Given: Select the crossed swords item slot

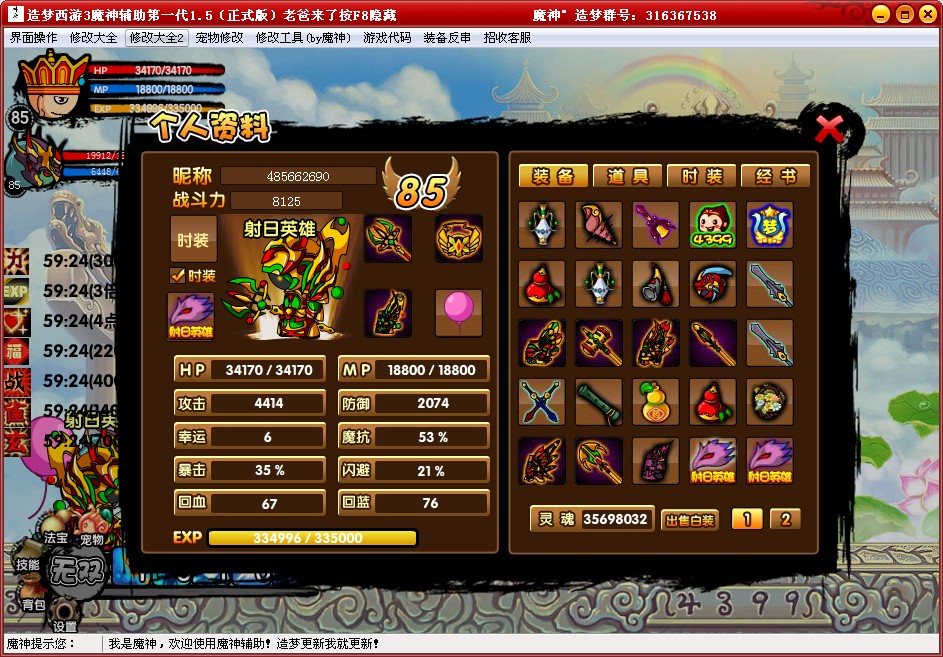Looking at the screenshot, I should point(541,402).
